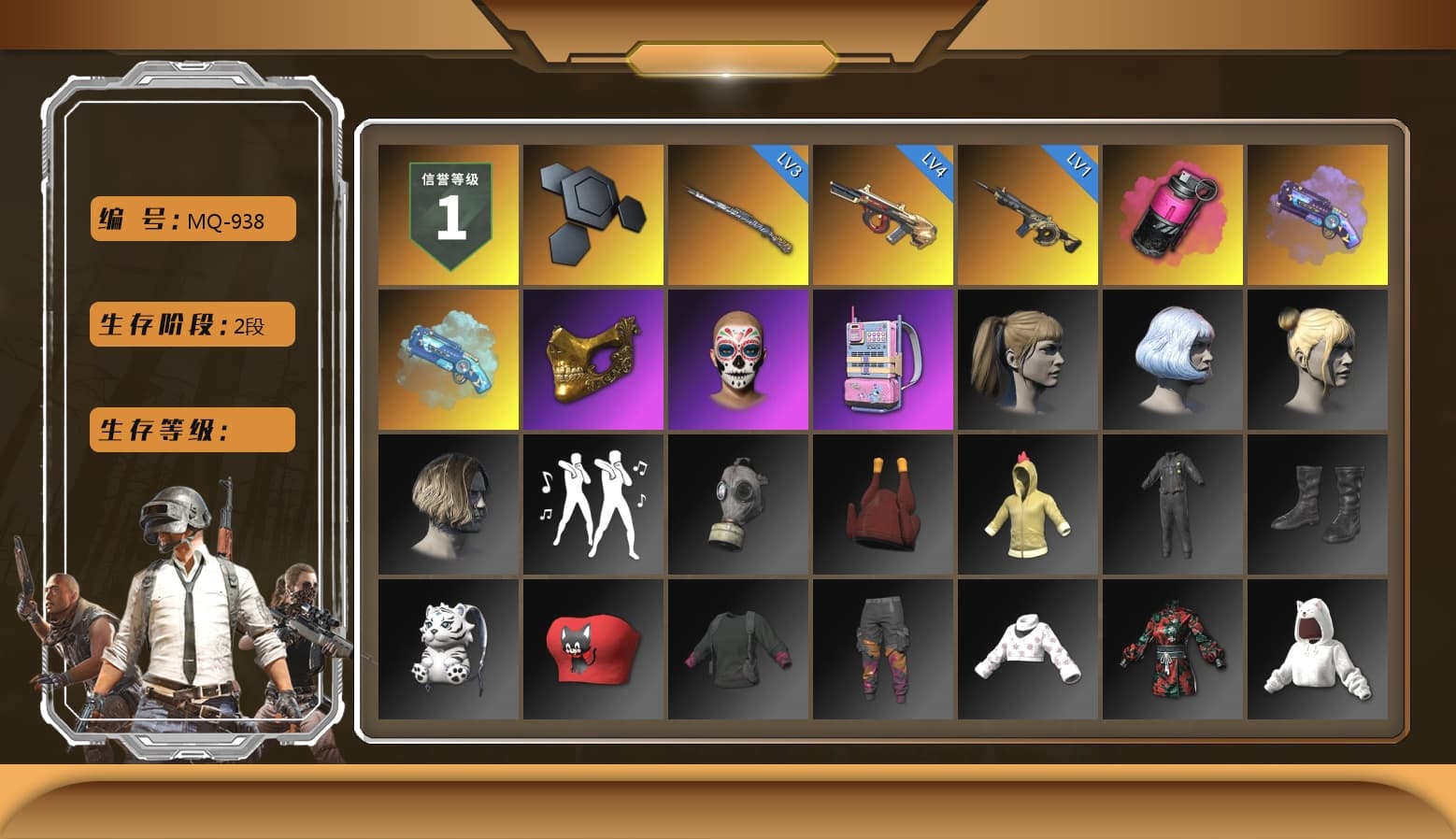Select the pink radio backpack
Image resolution: width=1456 pixels, height=839 pixels.
pyautogui.click(x=883, y=360)
